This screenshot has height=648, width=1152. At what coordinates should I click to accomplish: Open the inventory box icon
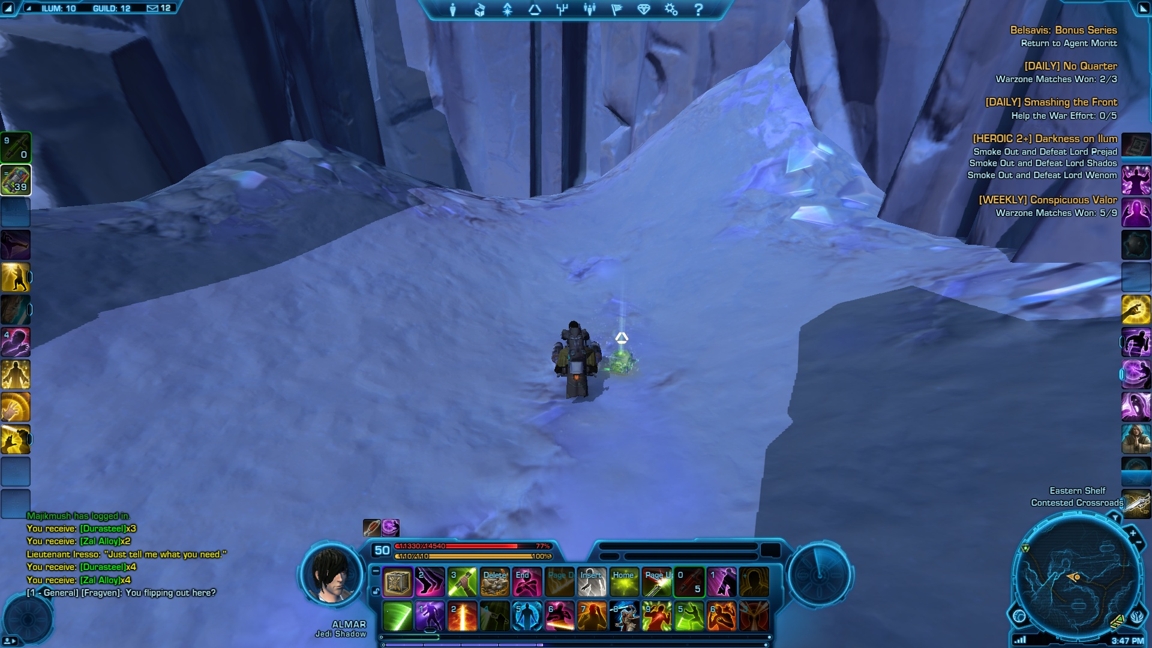[x=479, y=10]
